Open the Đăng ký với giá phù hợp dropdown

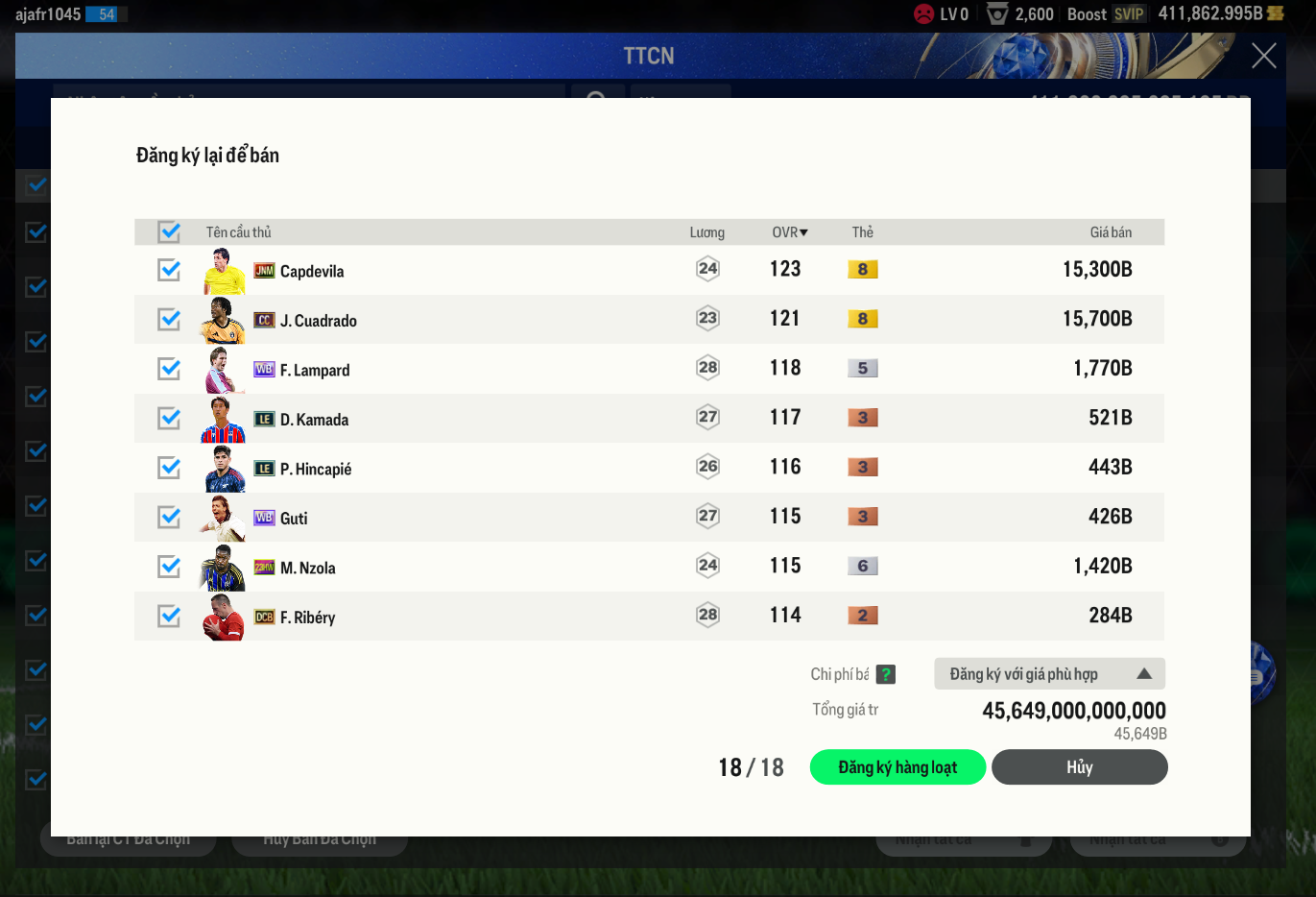pyautogui.click(x=1049, y=674)
